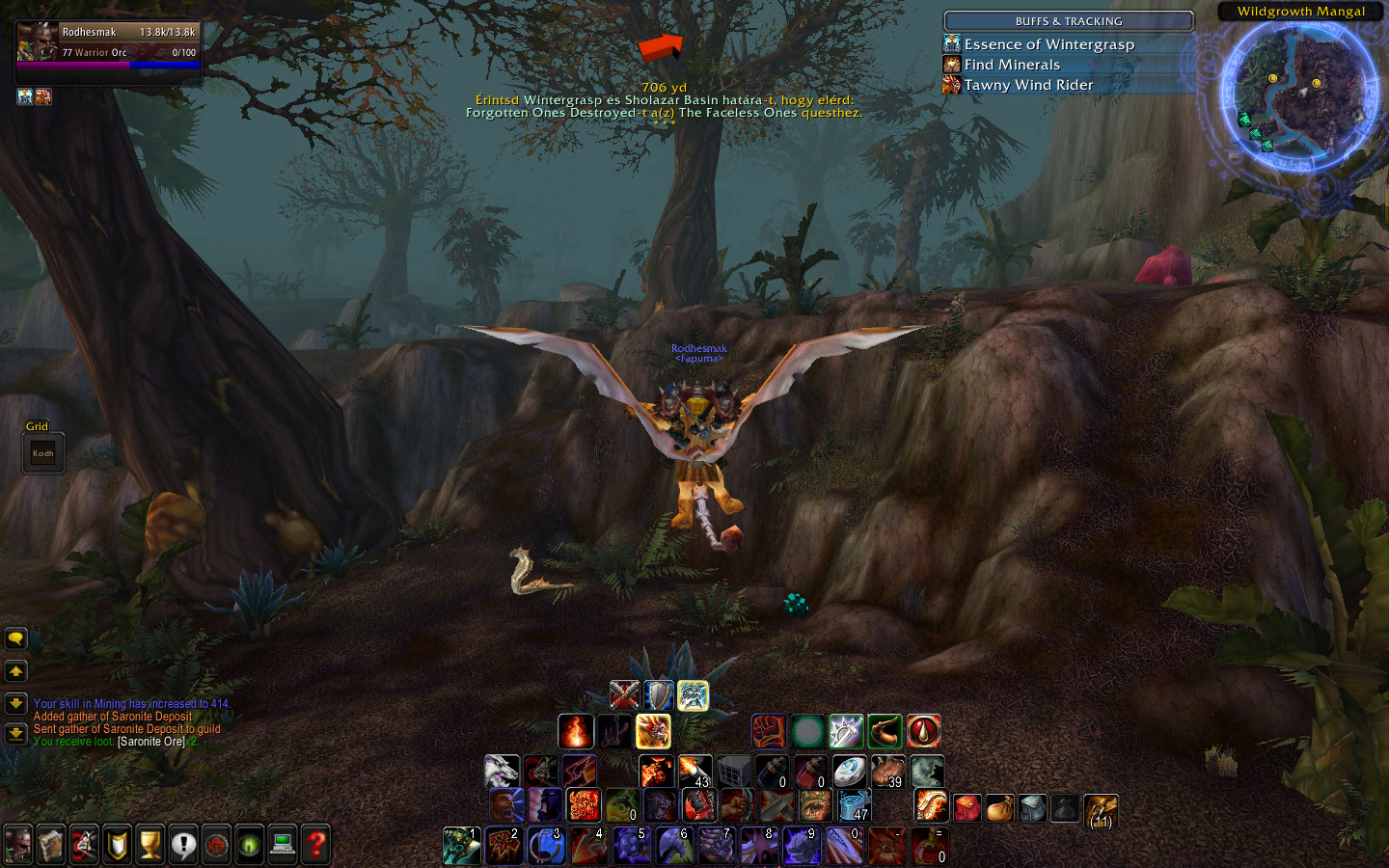
Task: Use the action button bound to key 1
Action: 461,846
